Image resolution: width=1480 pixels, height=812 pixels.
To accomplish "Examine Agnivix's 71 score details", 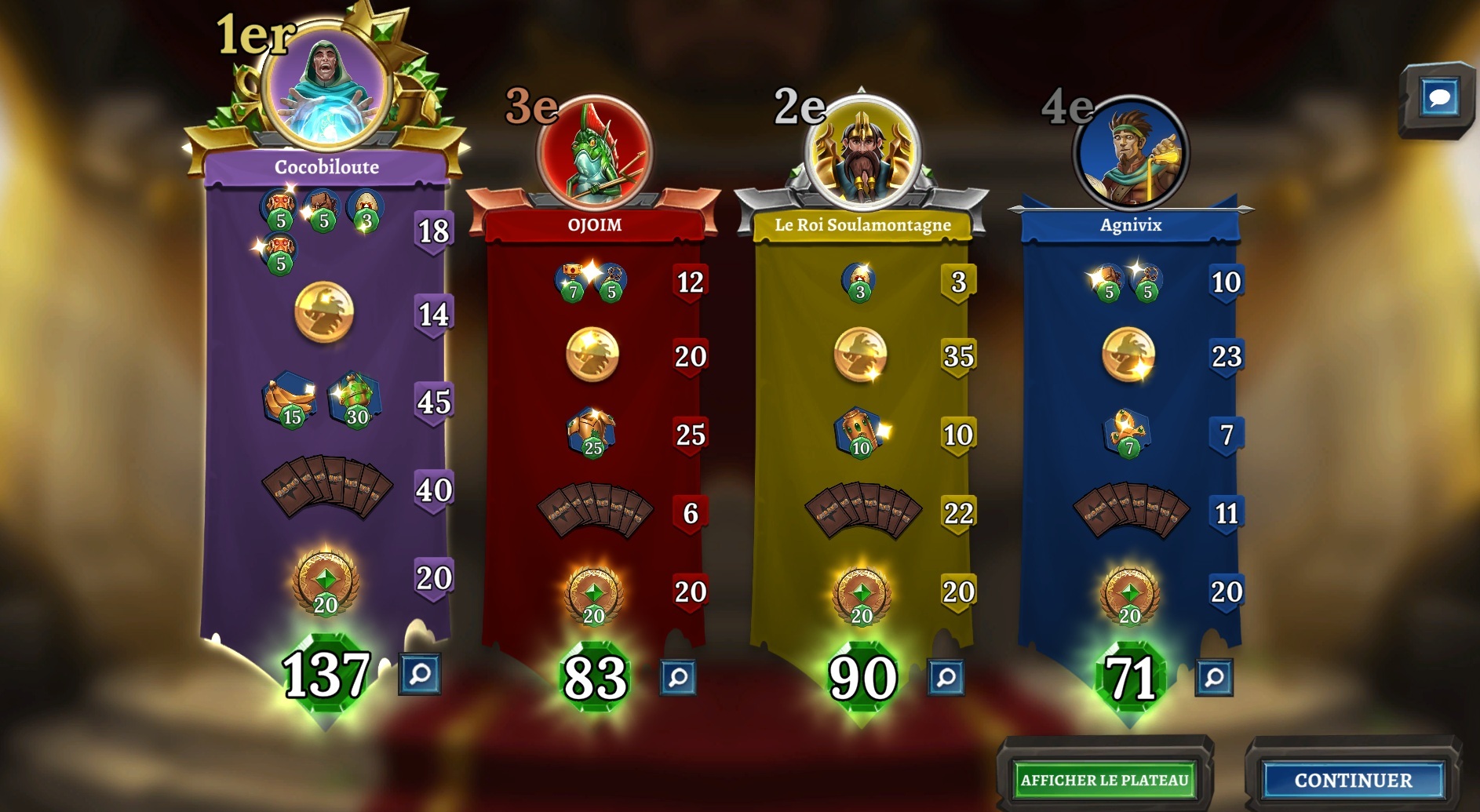I will click(1214, 677).
